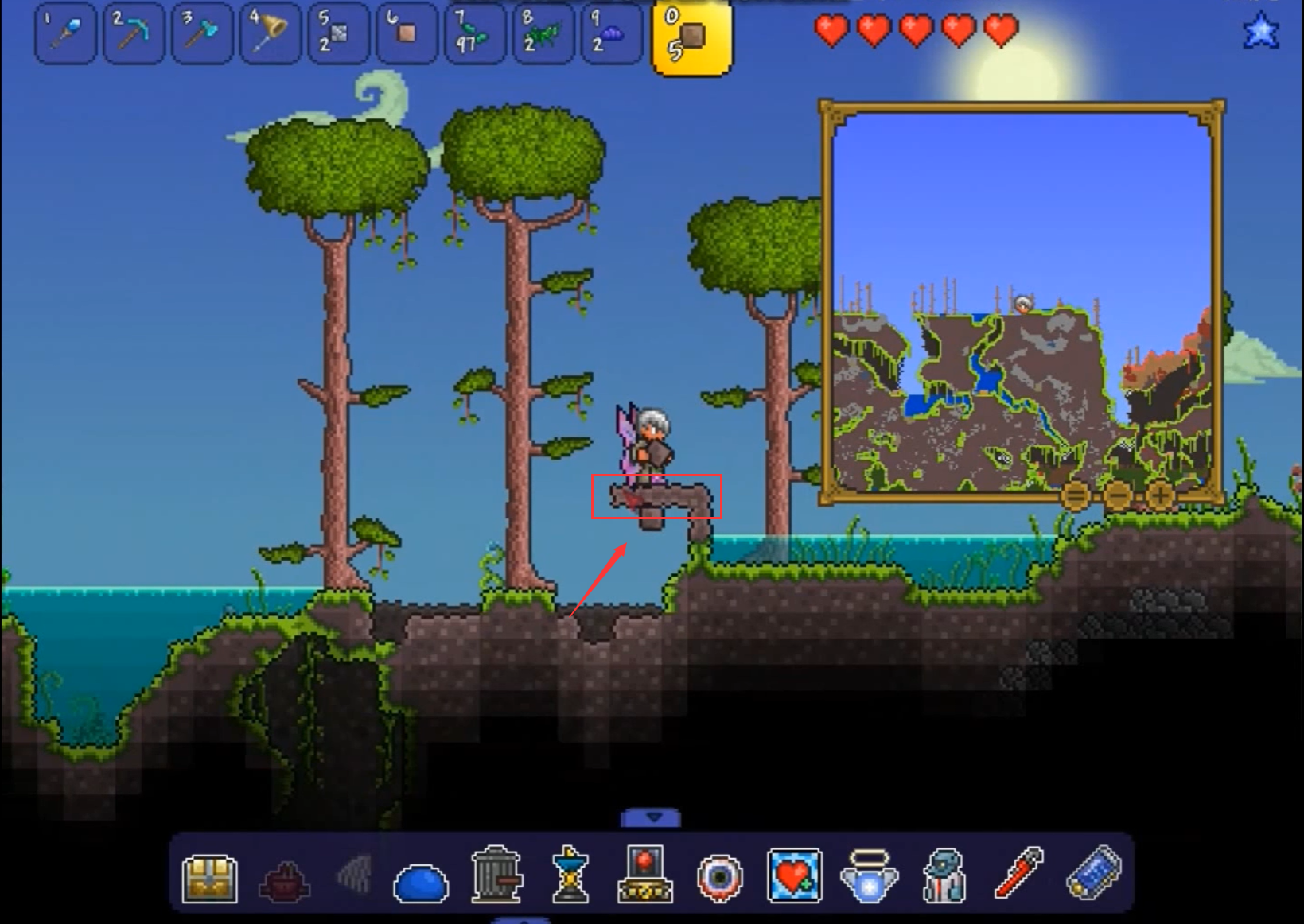1304x924 pixels.
Task: Zoom out the minimap with minus button
Action: tap(1118, 496)
